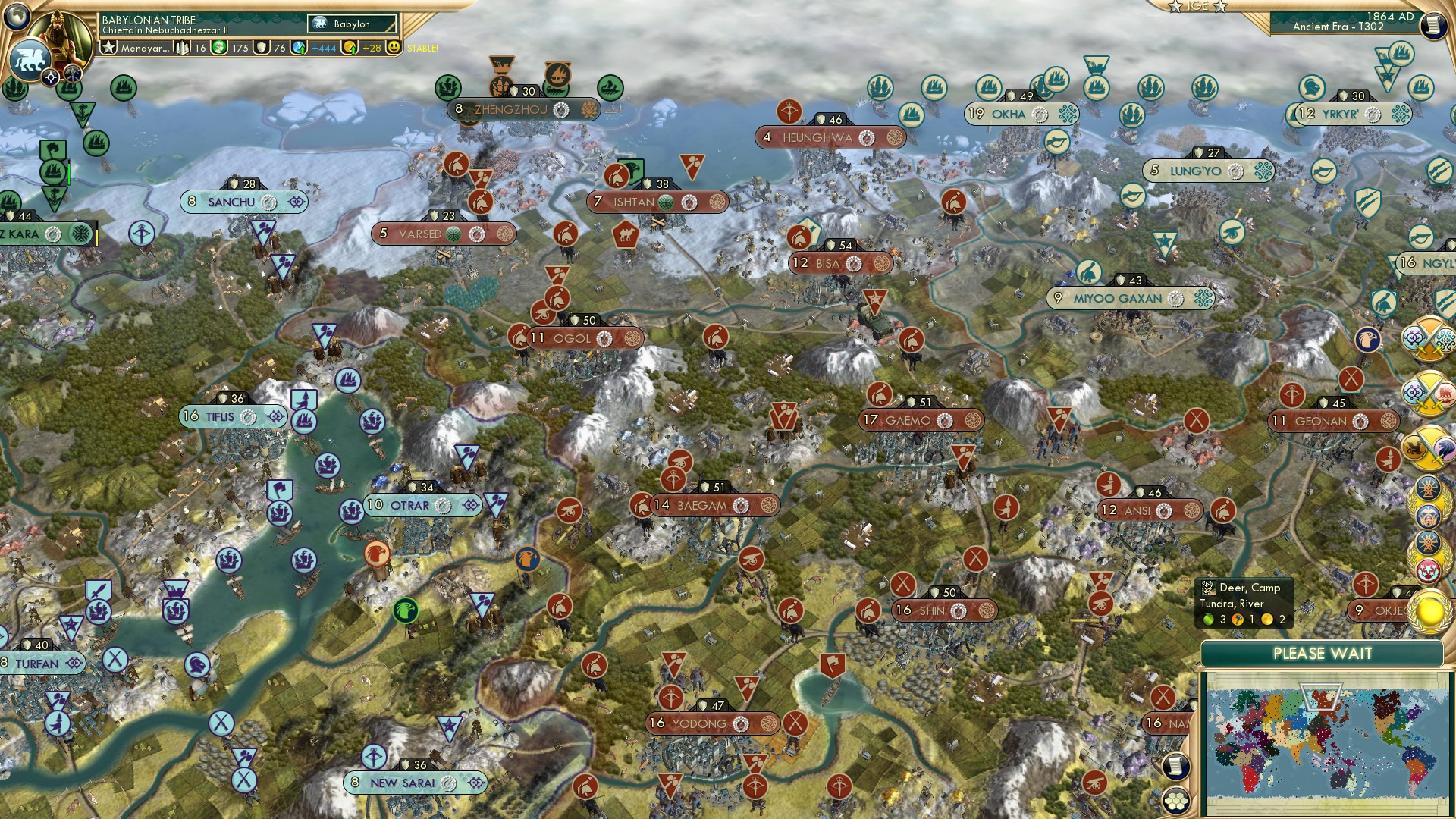Screen dimensions: 1456x819
Task: Click the gold income +28 coin icon
Action: (349, 48)
